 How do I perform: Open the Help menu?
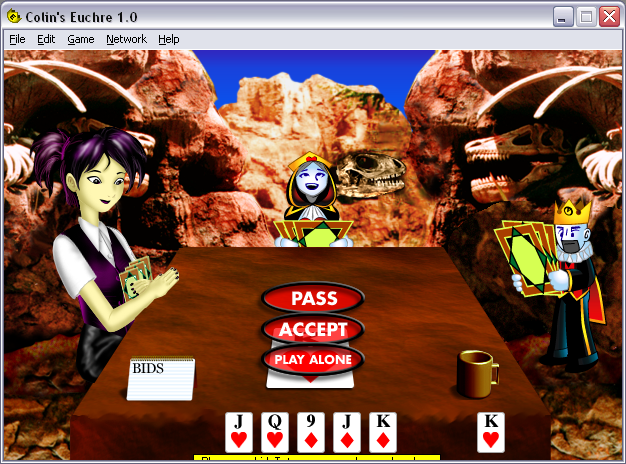click(169, 39)
